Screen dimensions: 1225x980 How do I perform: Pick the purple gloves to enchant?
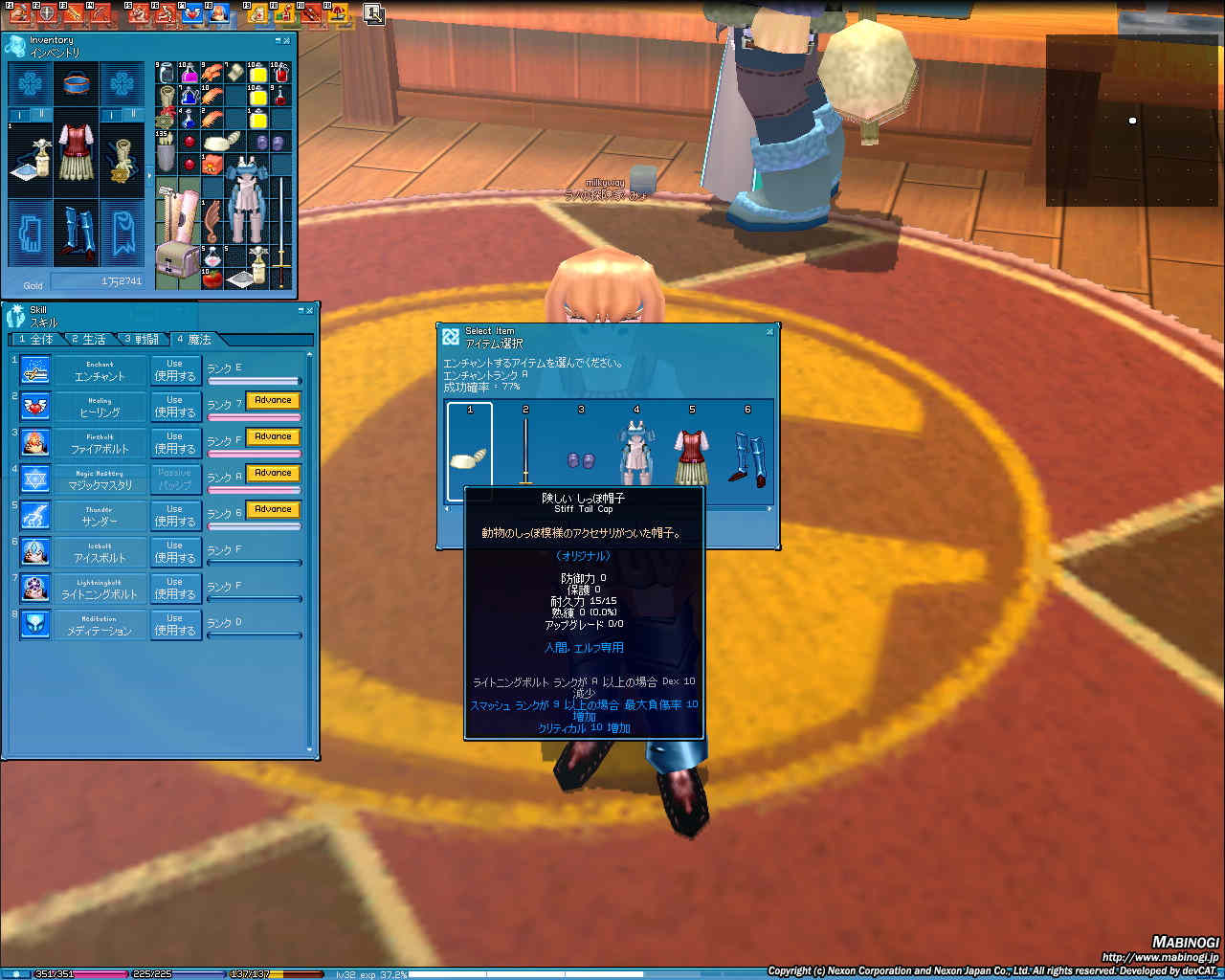(581, 460)
